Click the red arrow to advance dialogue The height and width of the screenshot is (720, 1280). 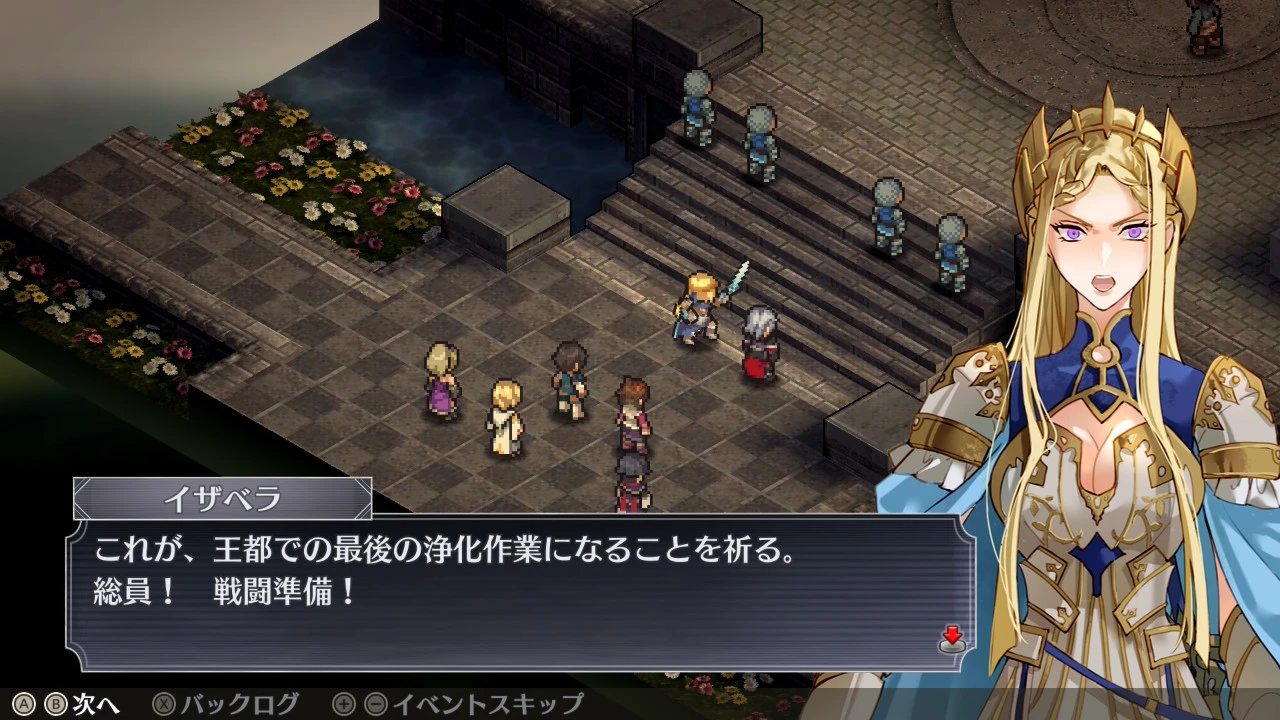(952, 638)
